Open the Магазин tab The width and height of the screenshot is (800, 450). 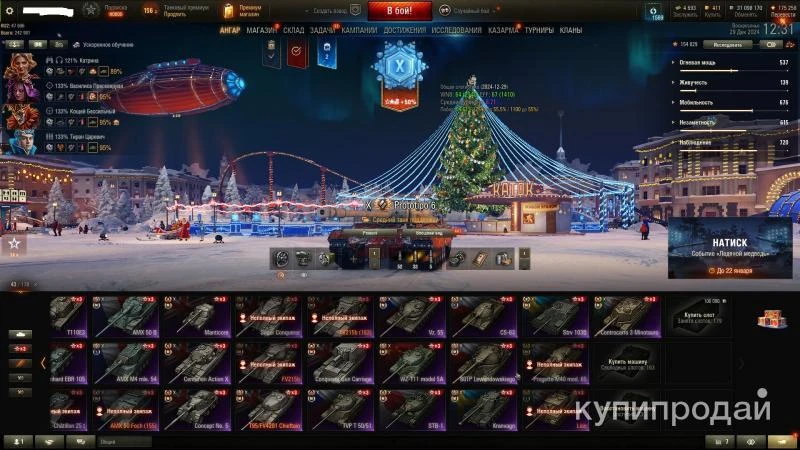(x=262, y=31)
